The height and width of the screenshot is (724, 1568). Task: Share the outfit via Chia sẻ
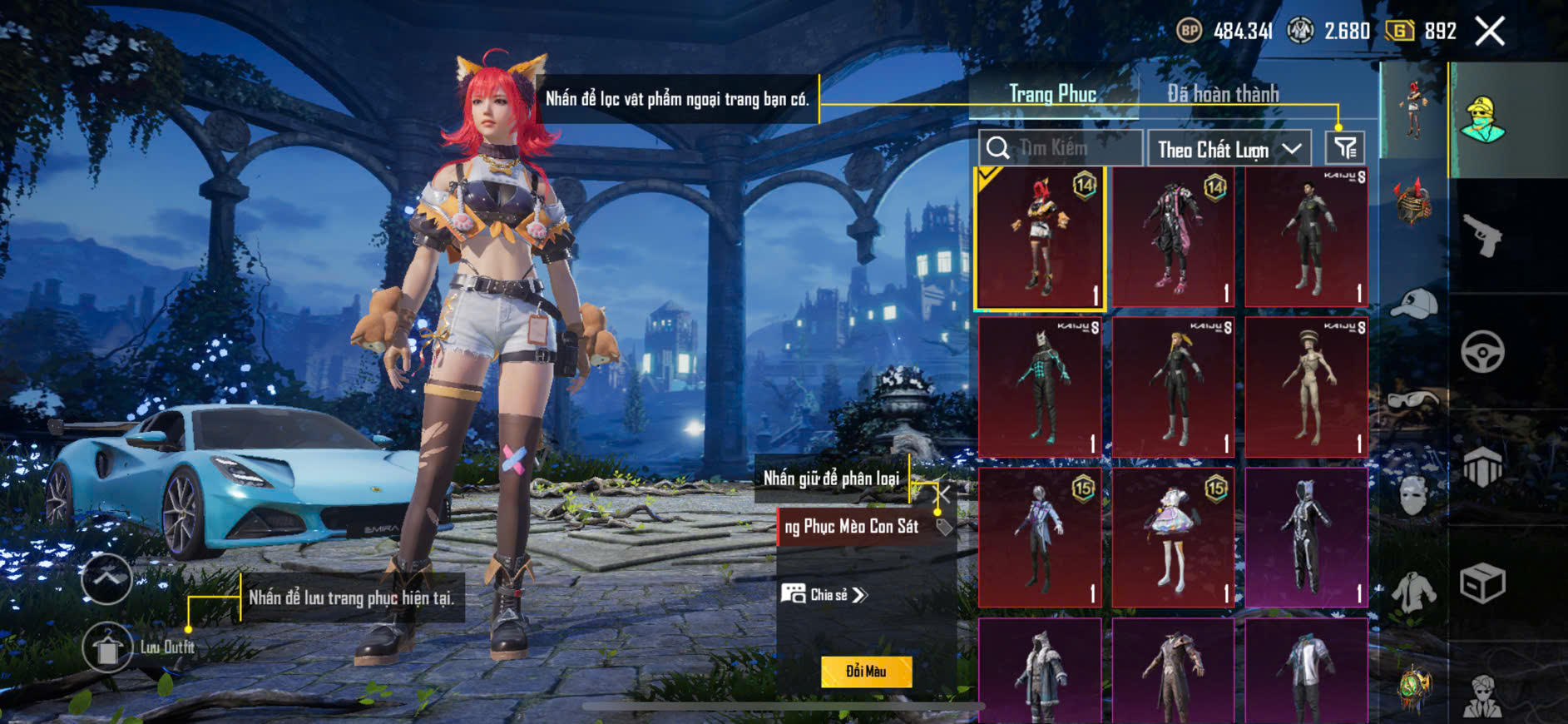[824, 594]
